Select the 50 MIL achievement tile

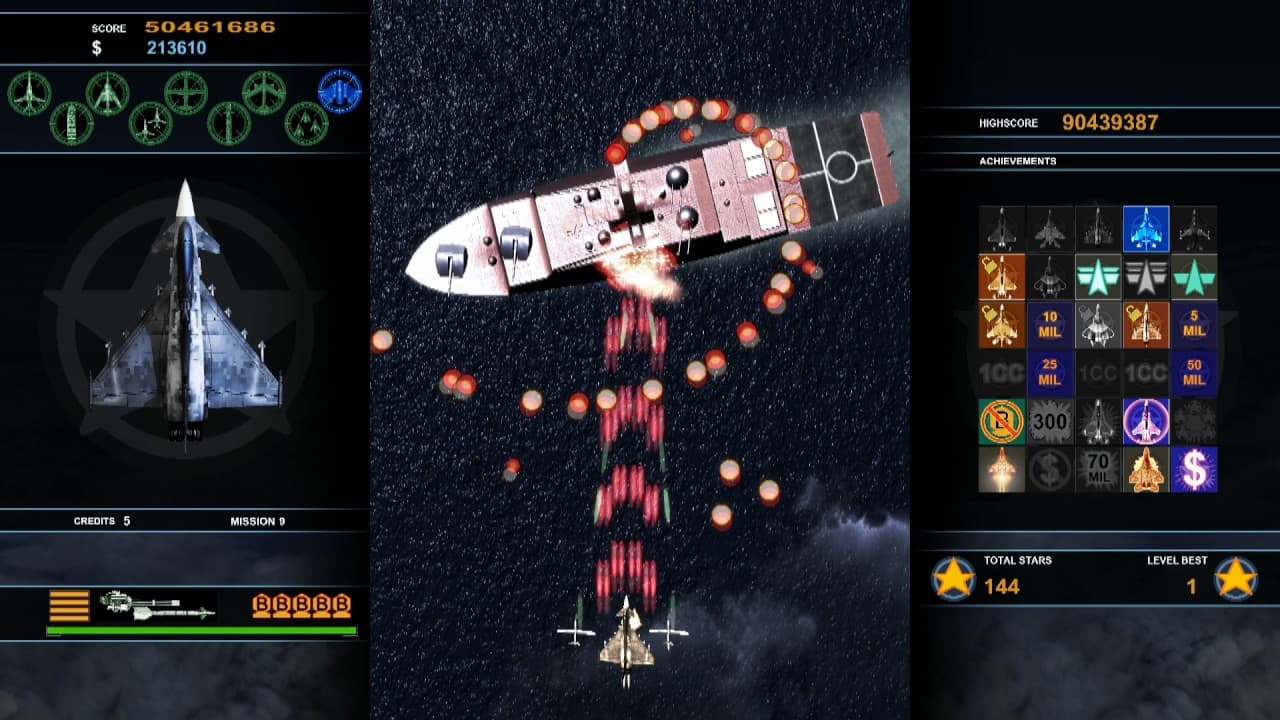coord(1193,373)
